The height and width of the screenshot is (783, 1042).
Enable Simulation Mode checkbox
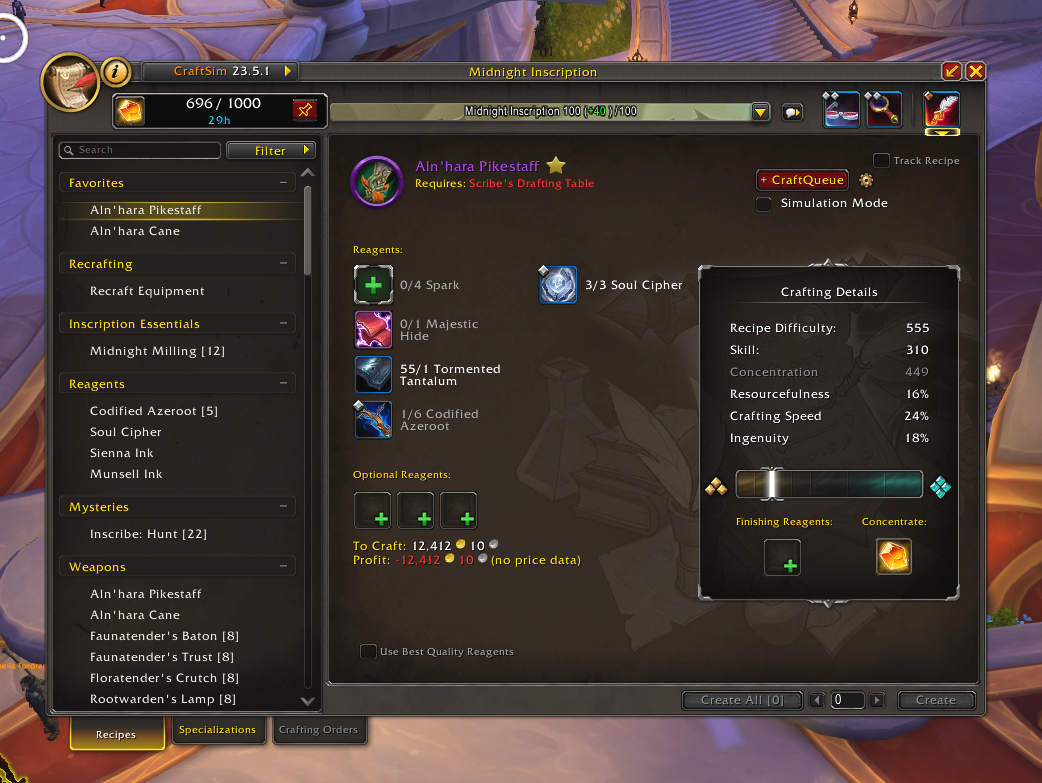[764, 203]
